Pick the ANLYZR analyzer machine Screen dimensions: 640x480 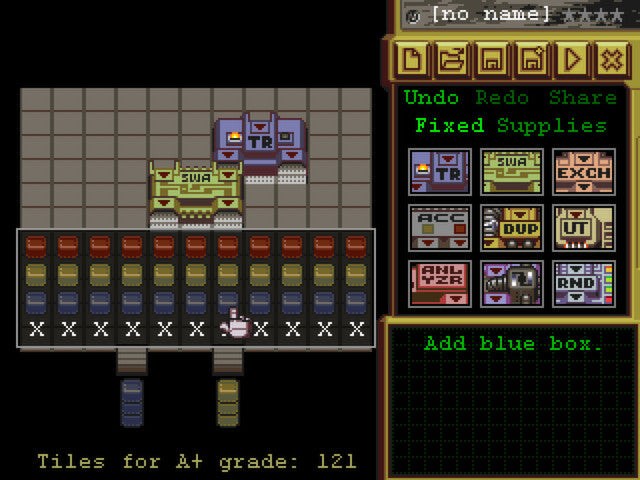[x=440, y=284]
